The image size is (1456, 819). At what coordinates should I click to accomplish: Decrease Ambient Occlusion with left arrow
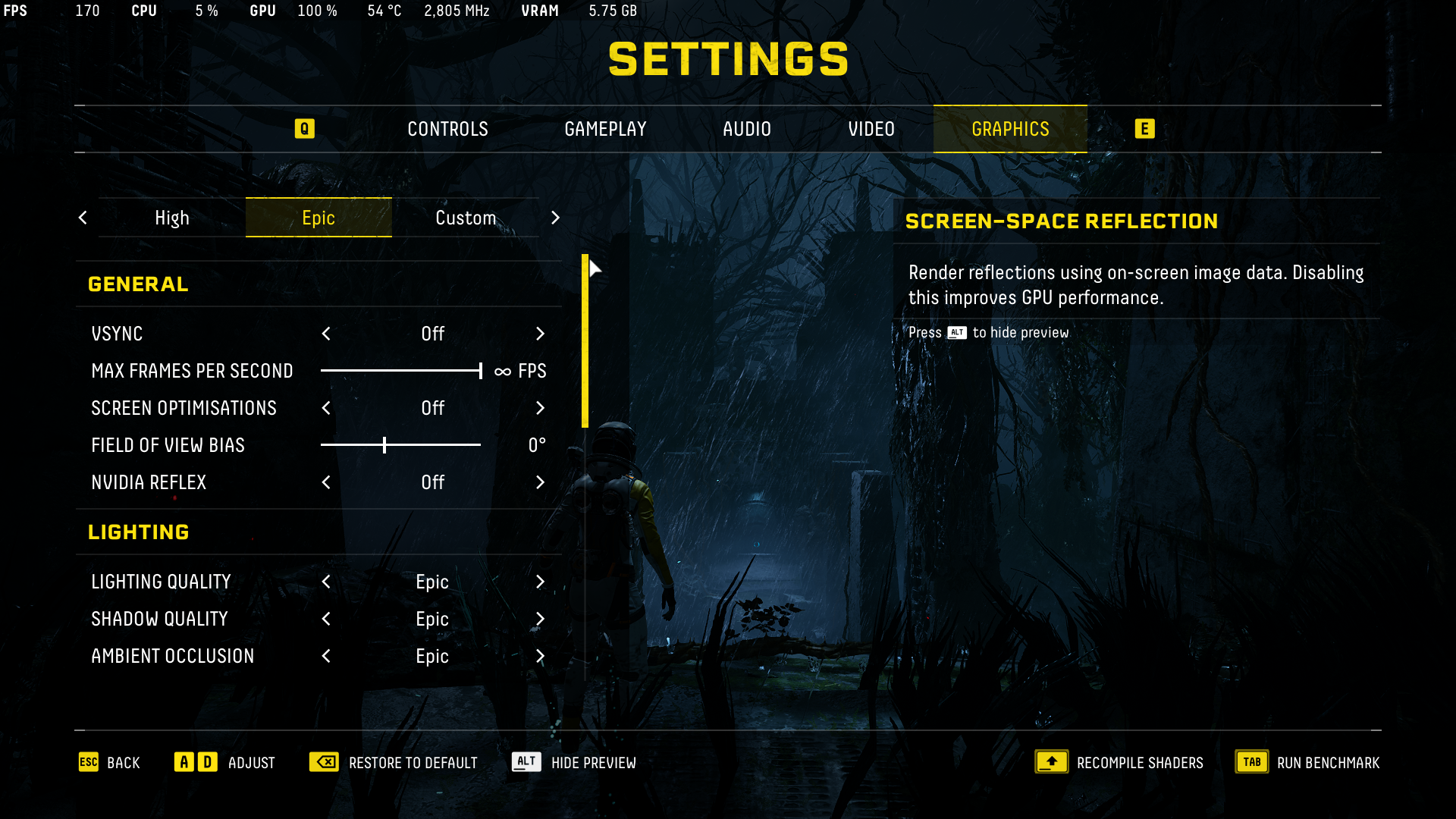click(x=326, y=656)
